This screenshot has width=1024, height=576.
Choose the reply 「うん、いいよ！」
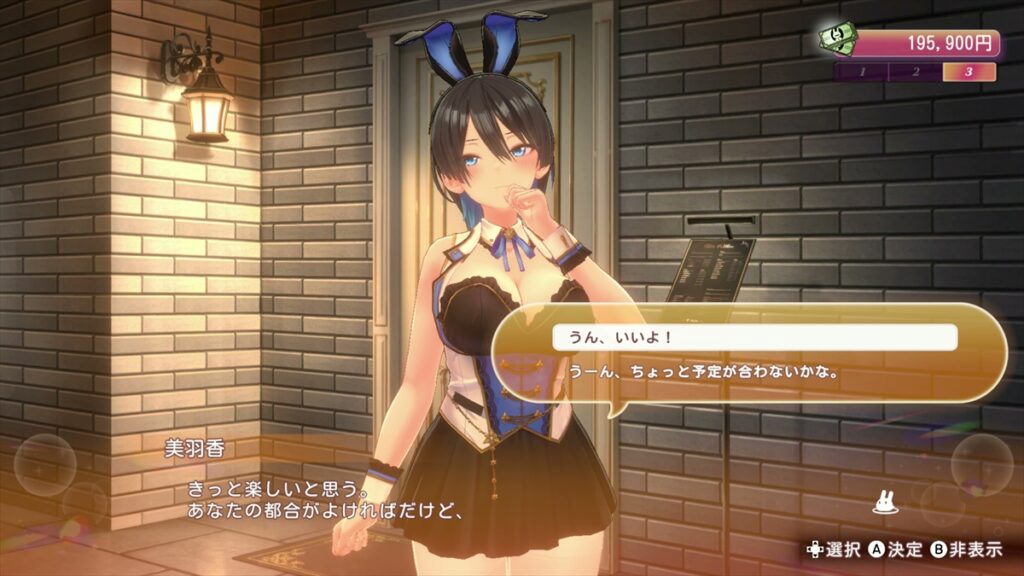point(755,338)
